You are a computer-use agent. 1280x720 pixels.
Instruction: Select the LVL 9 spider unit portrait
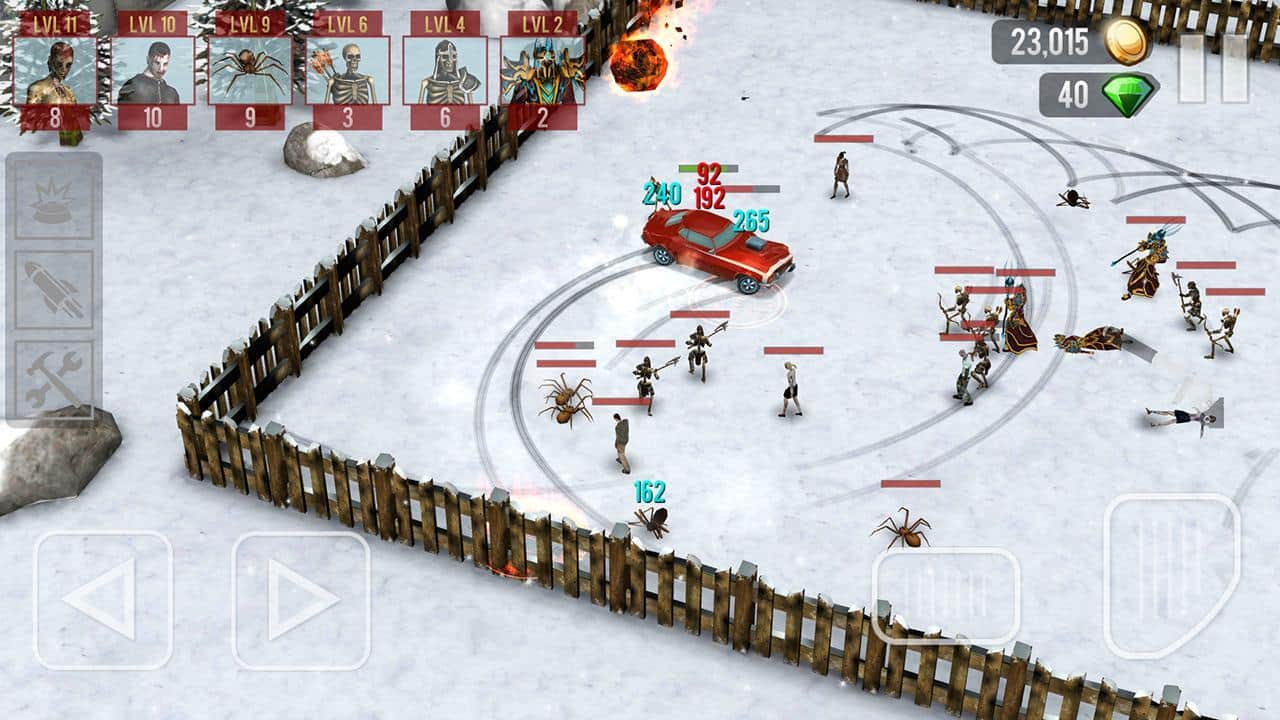point(248,70)
